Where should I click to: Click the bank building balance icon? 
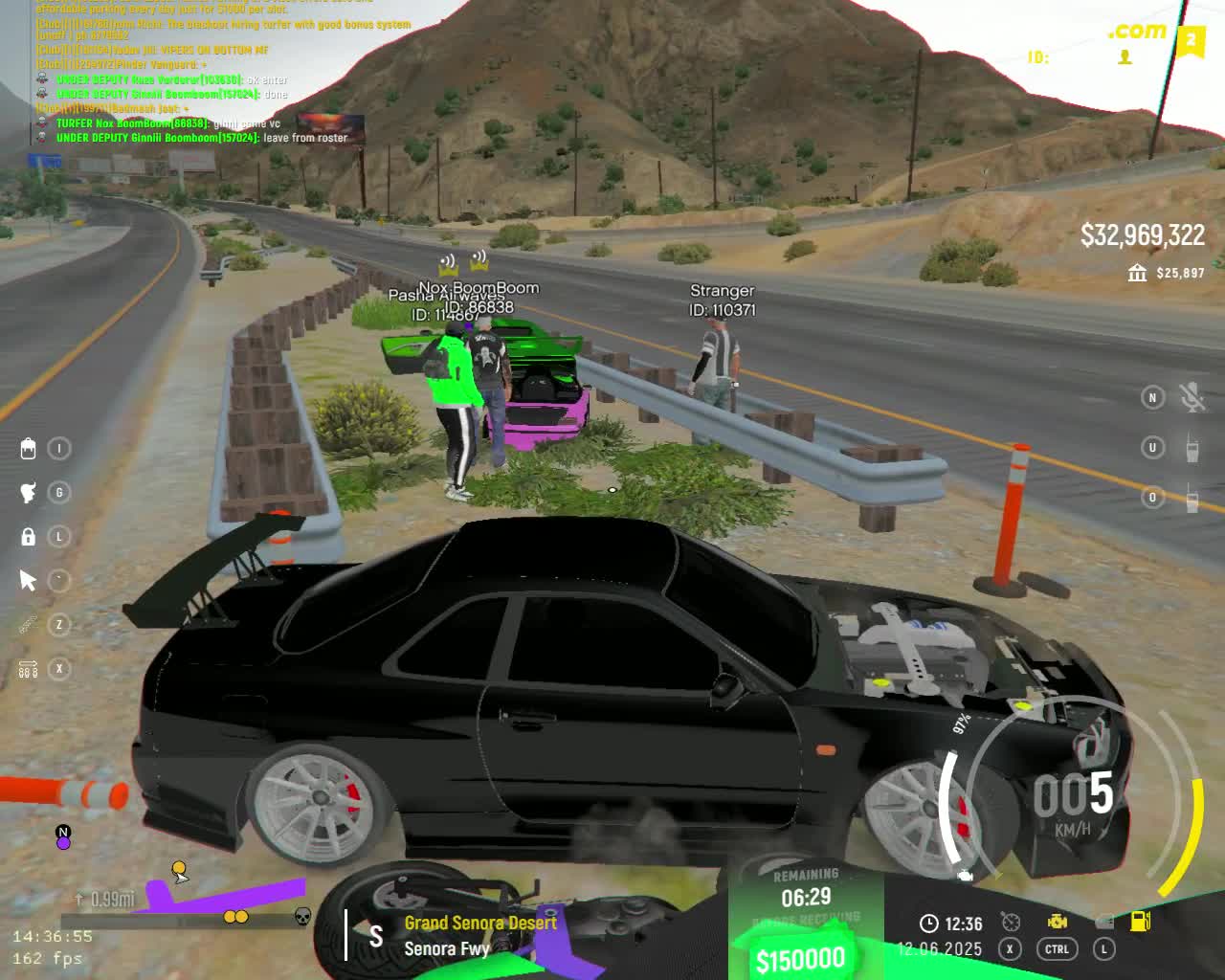[x=1137, y=274]
